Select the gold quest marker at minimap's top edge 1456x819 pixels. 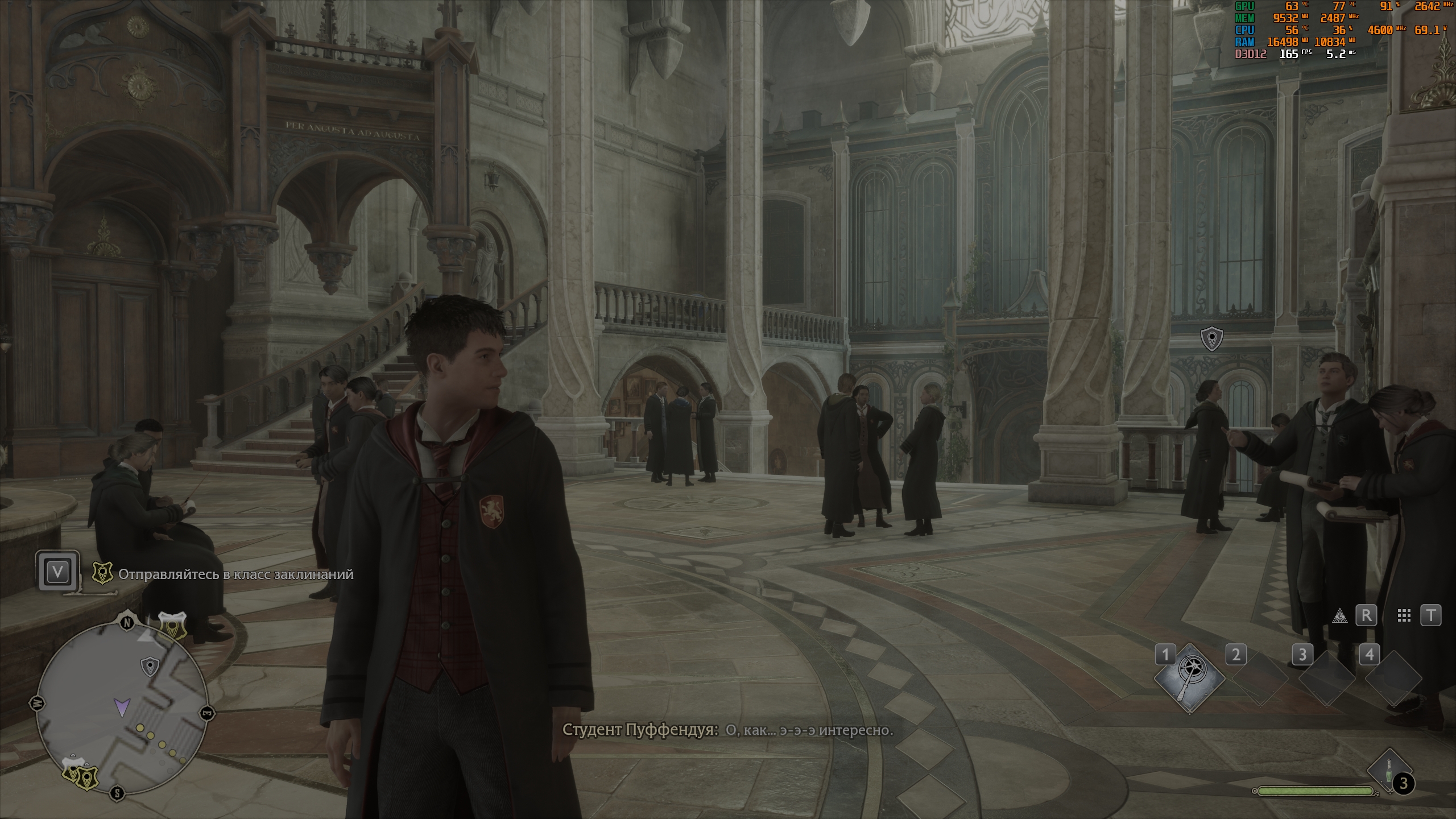click(172, 626)
